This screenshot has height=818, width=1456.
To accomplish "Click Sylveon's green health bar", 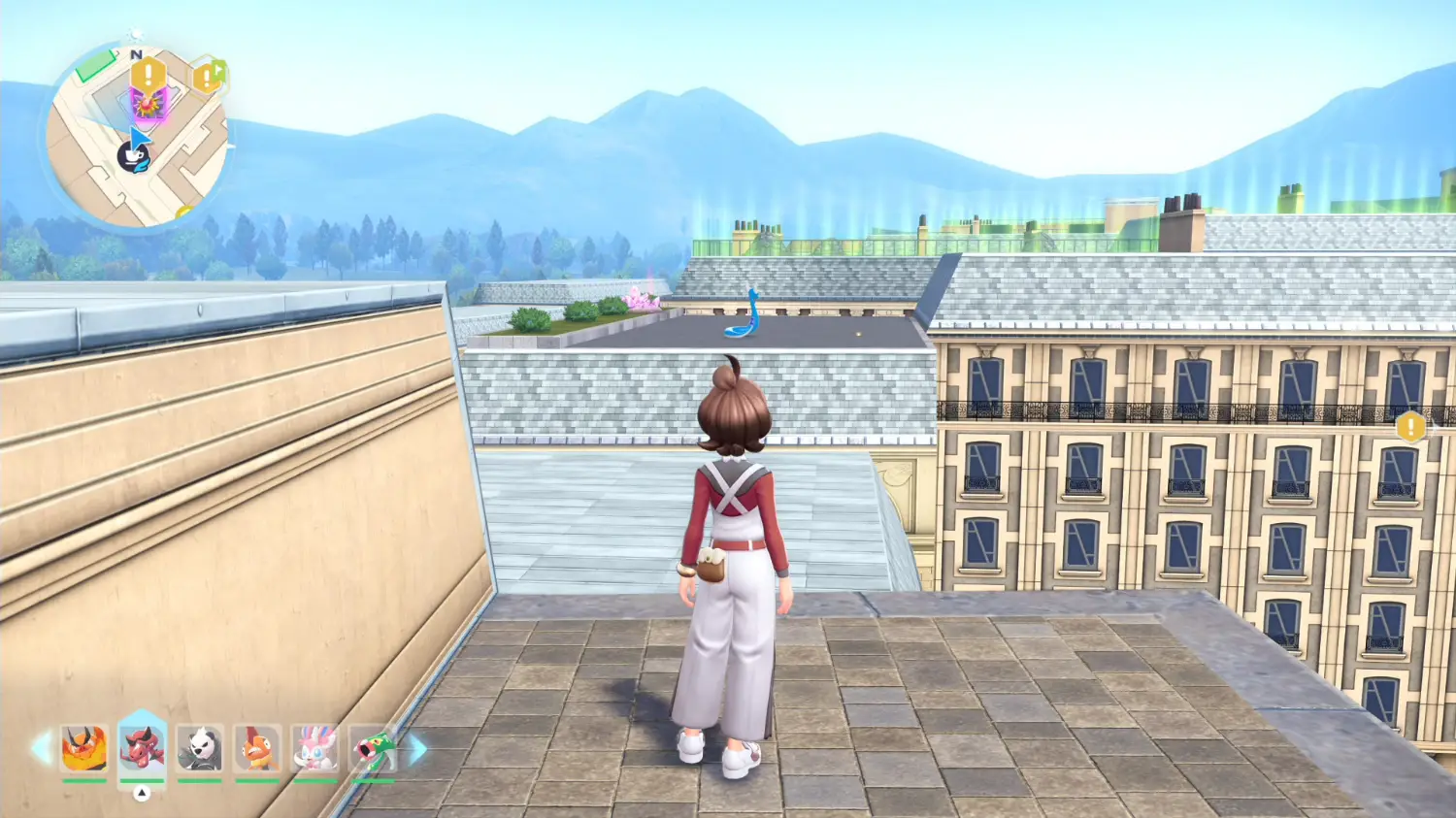I will click(315, 781).
